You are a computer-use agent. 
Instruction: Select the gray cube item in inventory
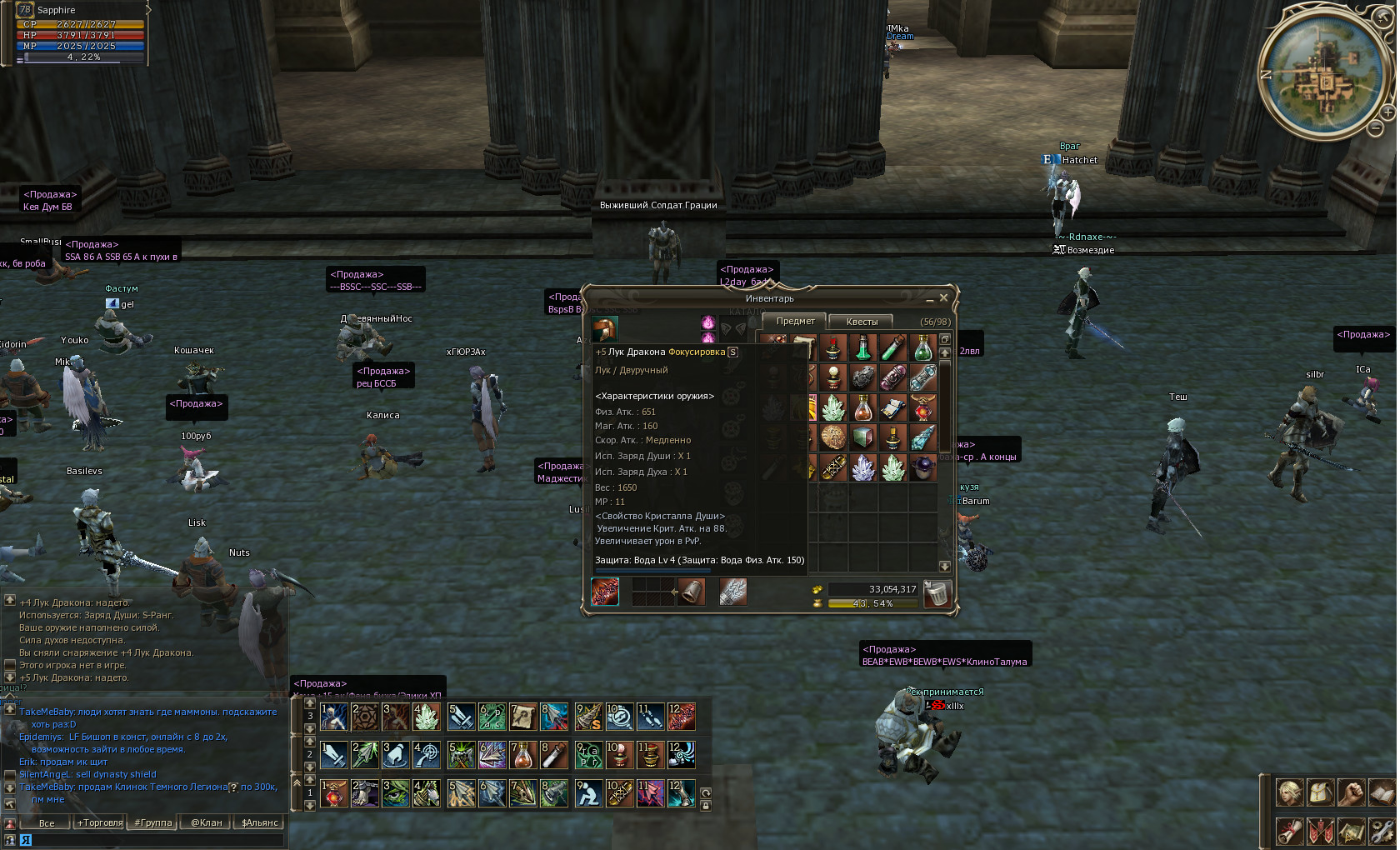tap(862, 437)
